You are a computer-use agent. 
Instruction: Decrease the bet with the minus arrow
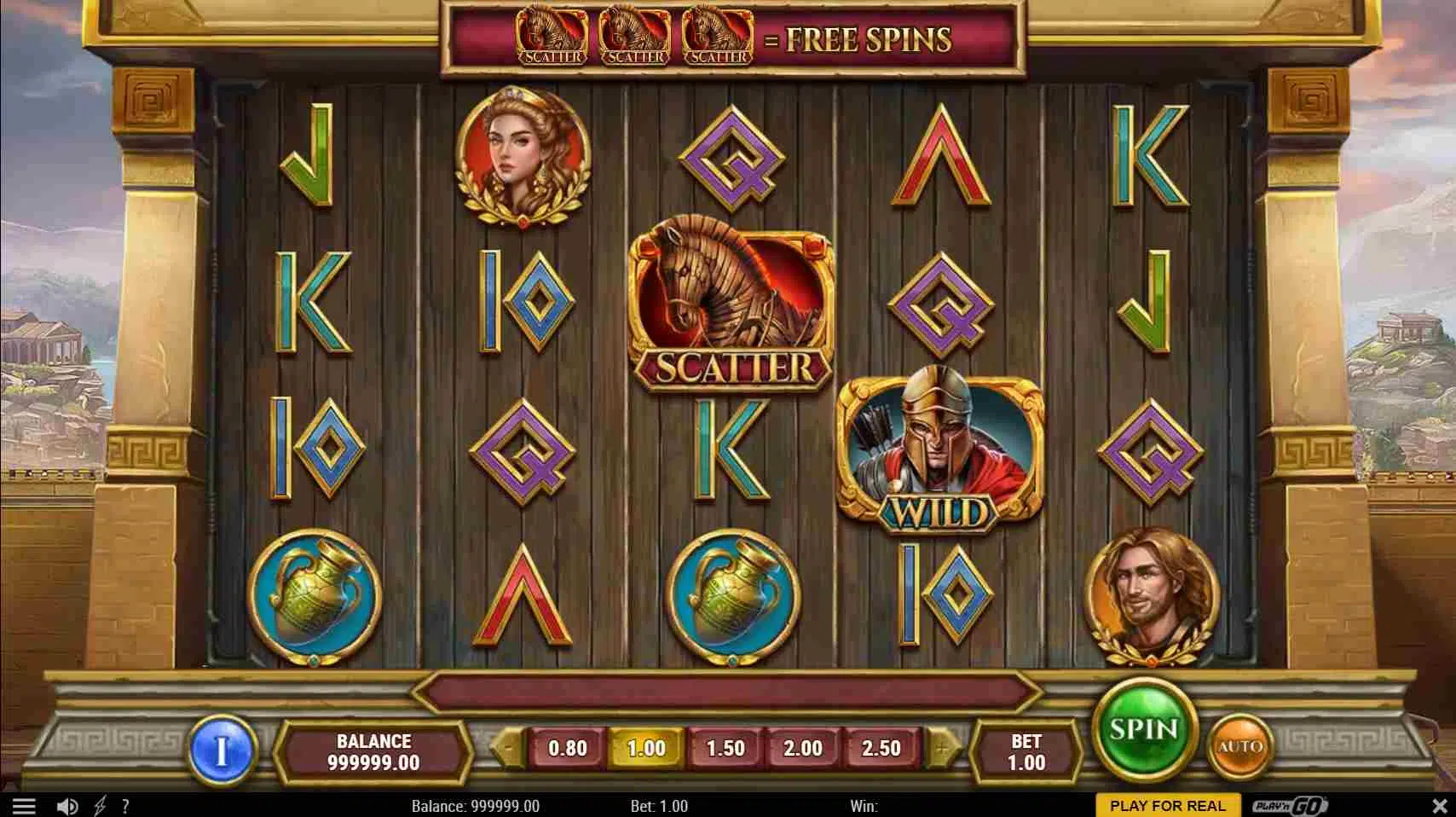click(x=508, y=748)
